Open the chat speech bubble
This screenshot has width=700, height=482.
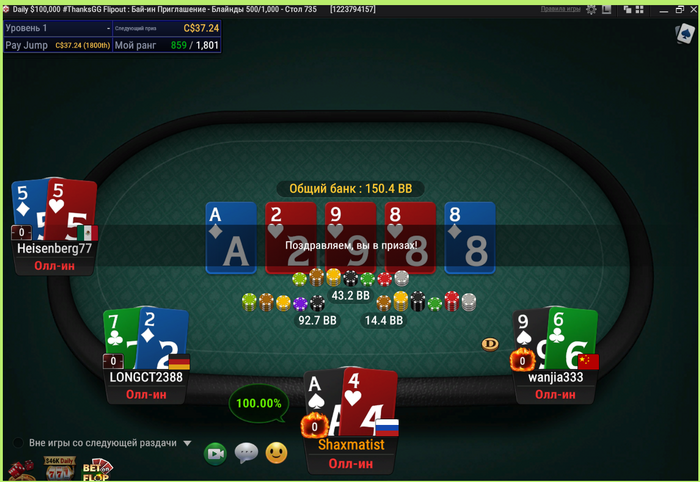[246, 454]
